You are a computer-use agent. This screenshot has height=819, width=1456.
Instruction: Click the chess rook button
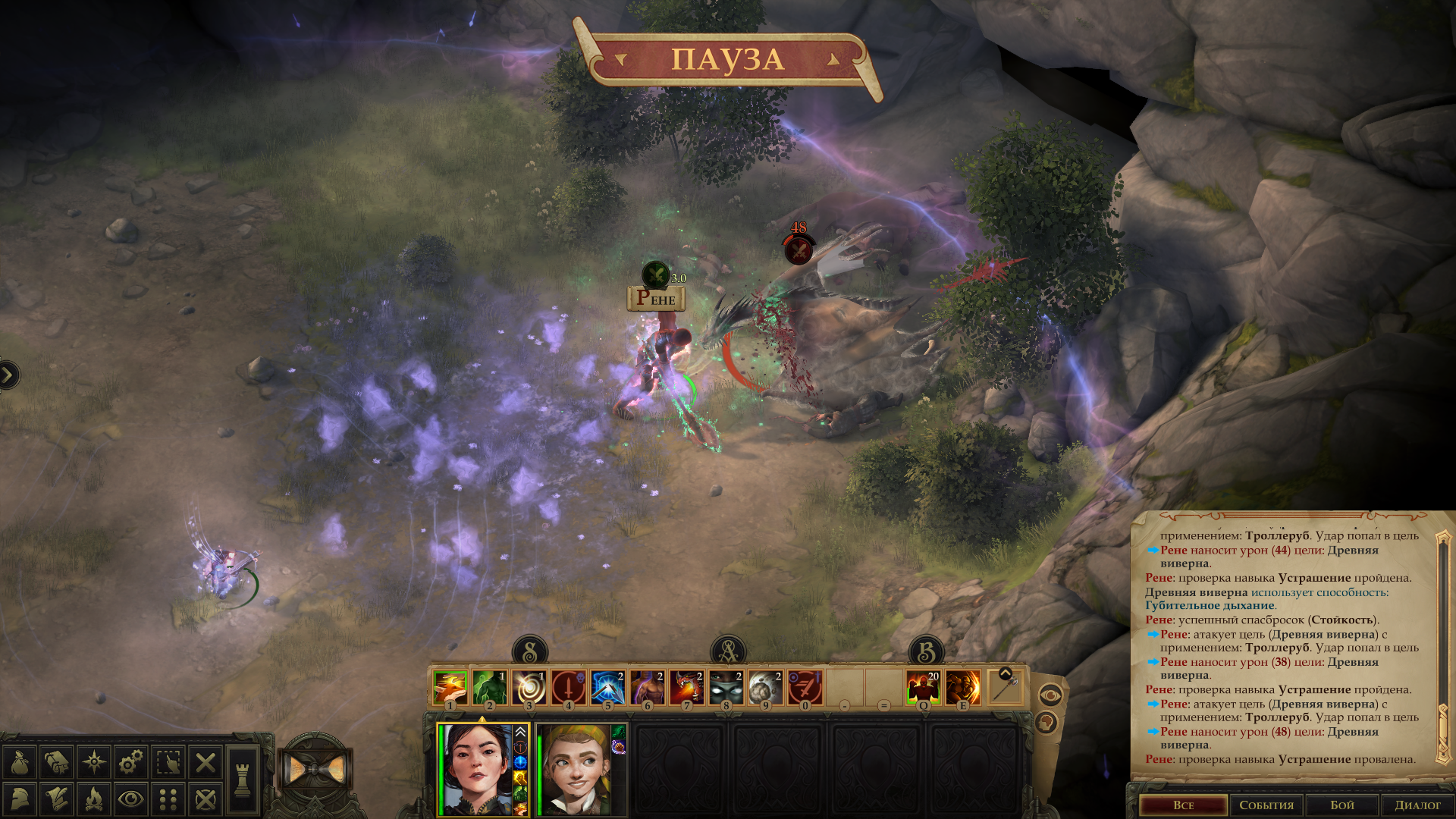coord(243,780)
